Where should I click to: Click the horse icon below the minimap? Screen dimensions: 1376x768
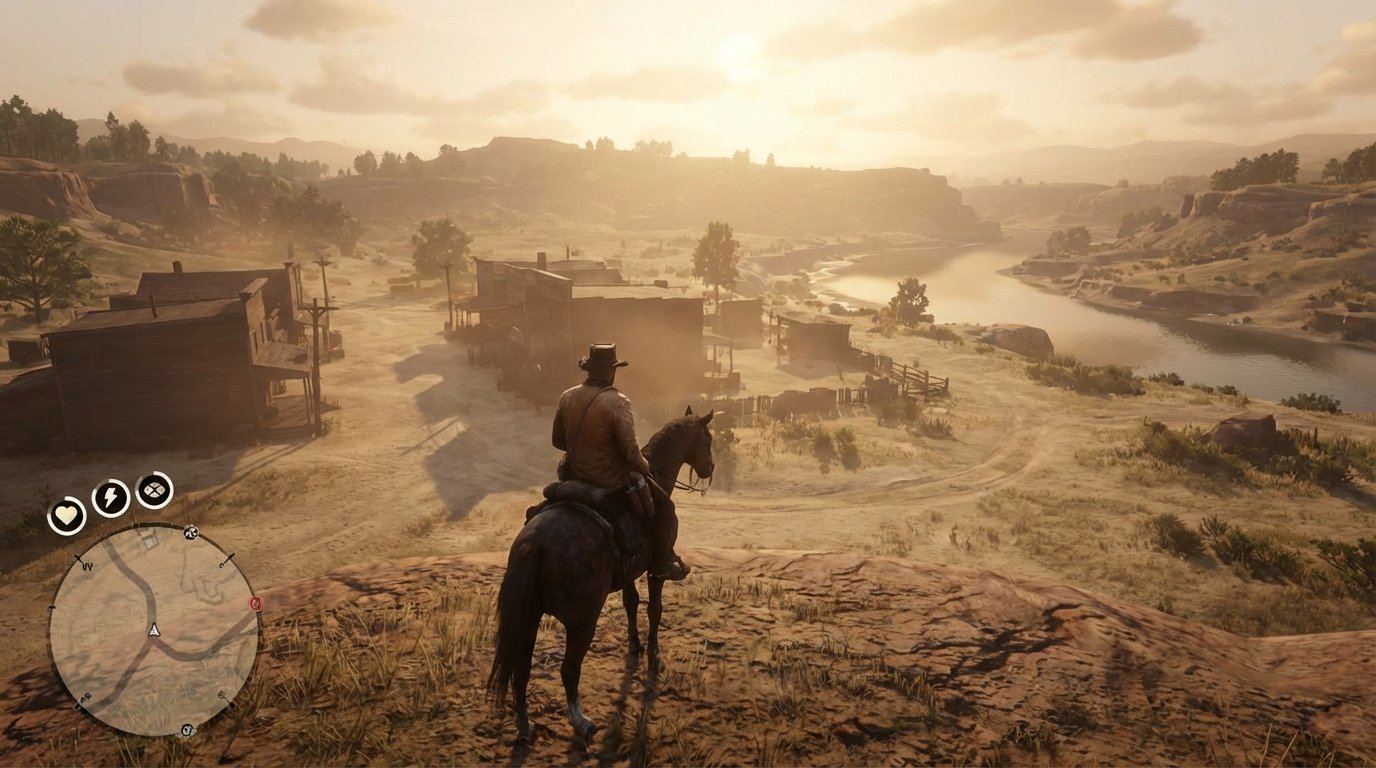coord(187,729)
